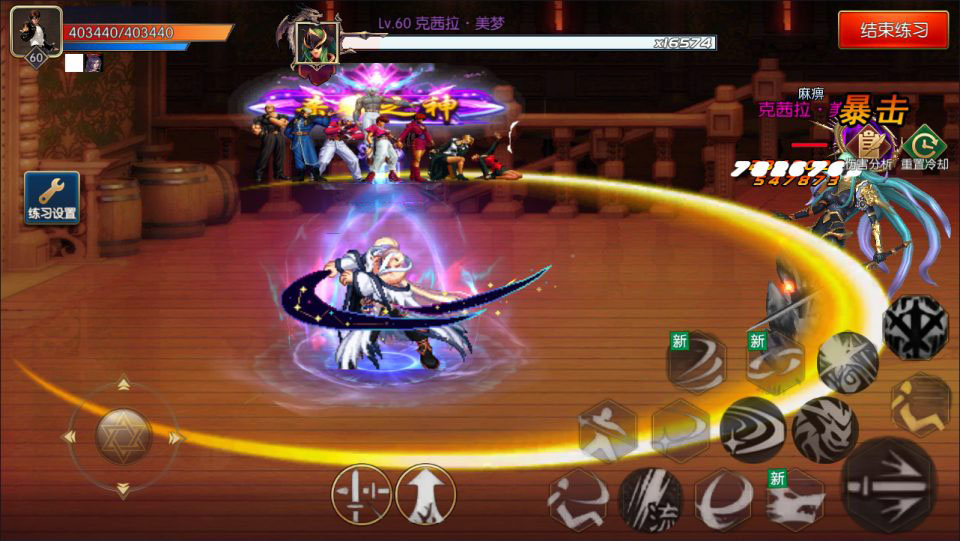Trigger the dark cross-rune skill icon
960x541 pixels.
tap(915, 327)
